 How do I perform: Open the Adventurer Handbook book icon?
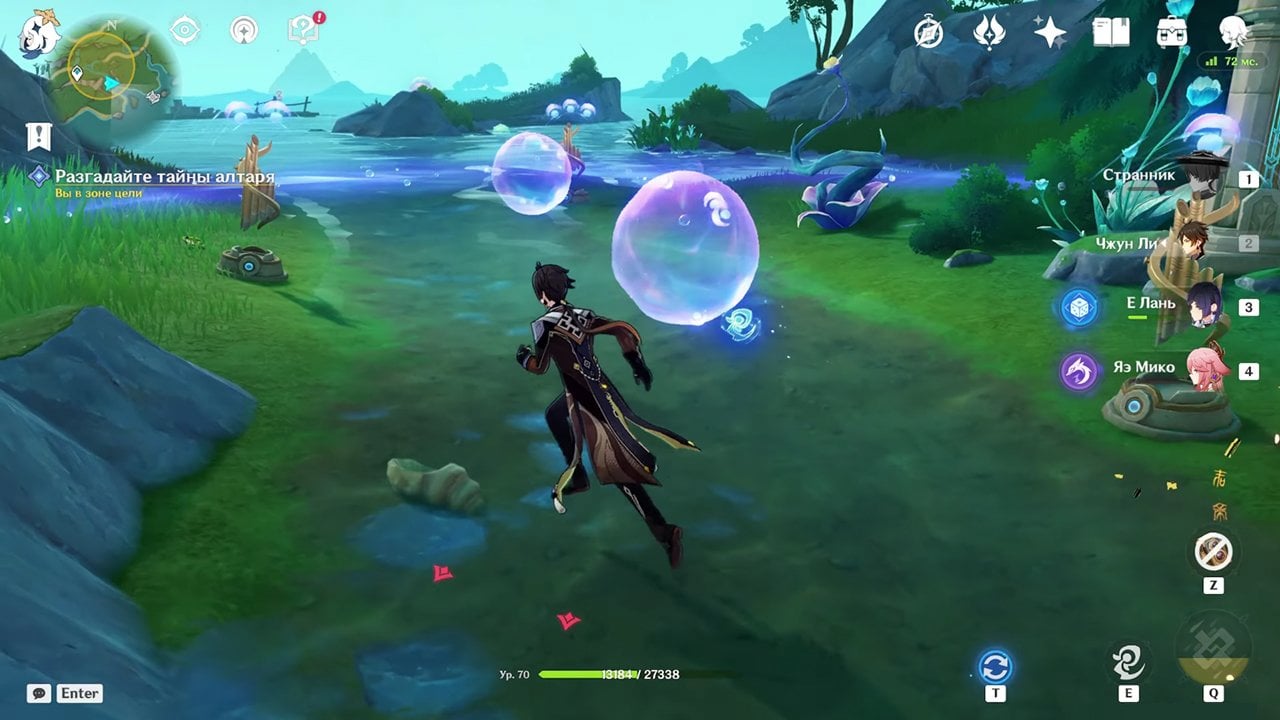pos(1110,33)
